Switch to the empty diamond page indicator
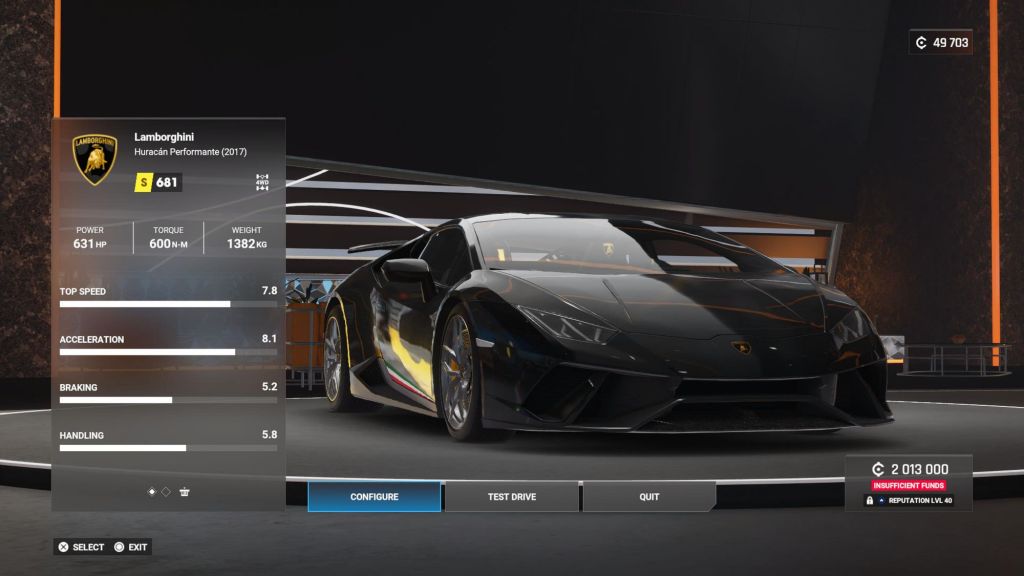Image resolution: width=1024 pixels, height=576 pixels. click(166, 492)
